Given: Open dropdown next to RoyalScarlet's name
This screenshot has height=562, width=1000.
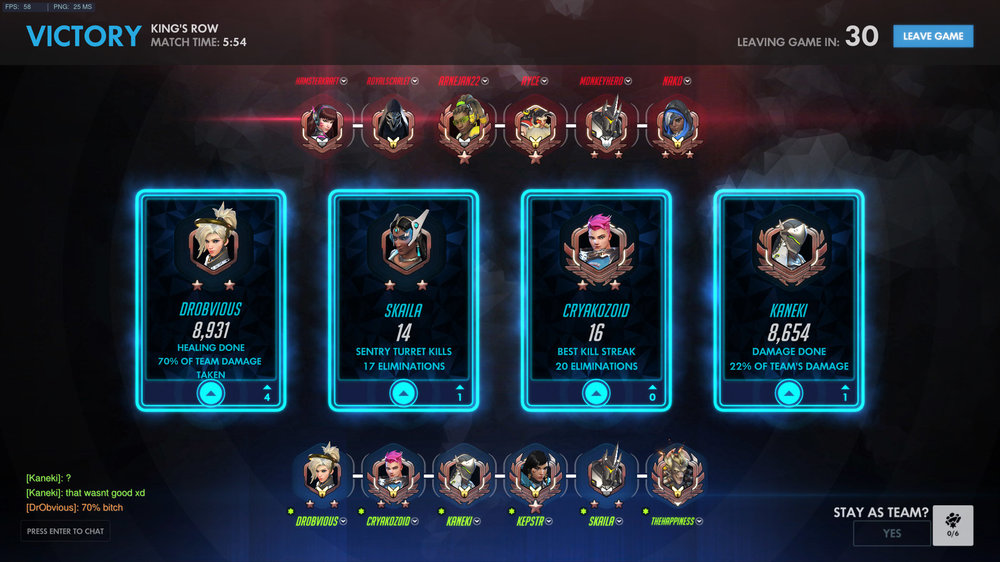Looking at the screenshot, I should tap(415, 81).
